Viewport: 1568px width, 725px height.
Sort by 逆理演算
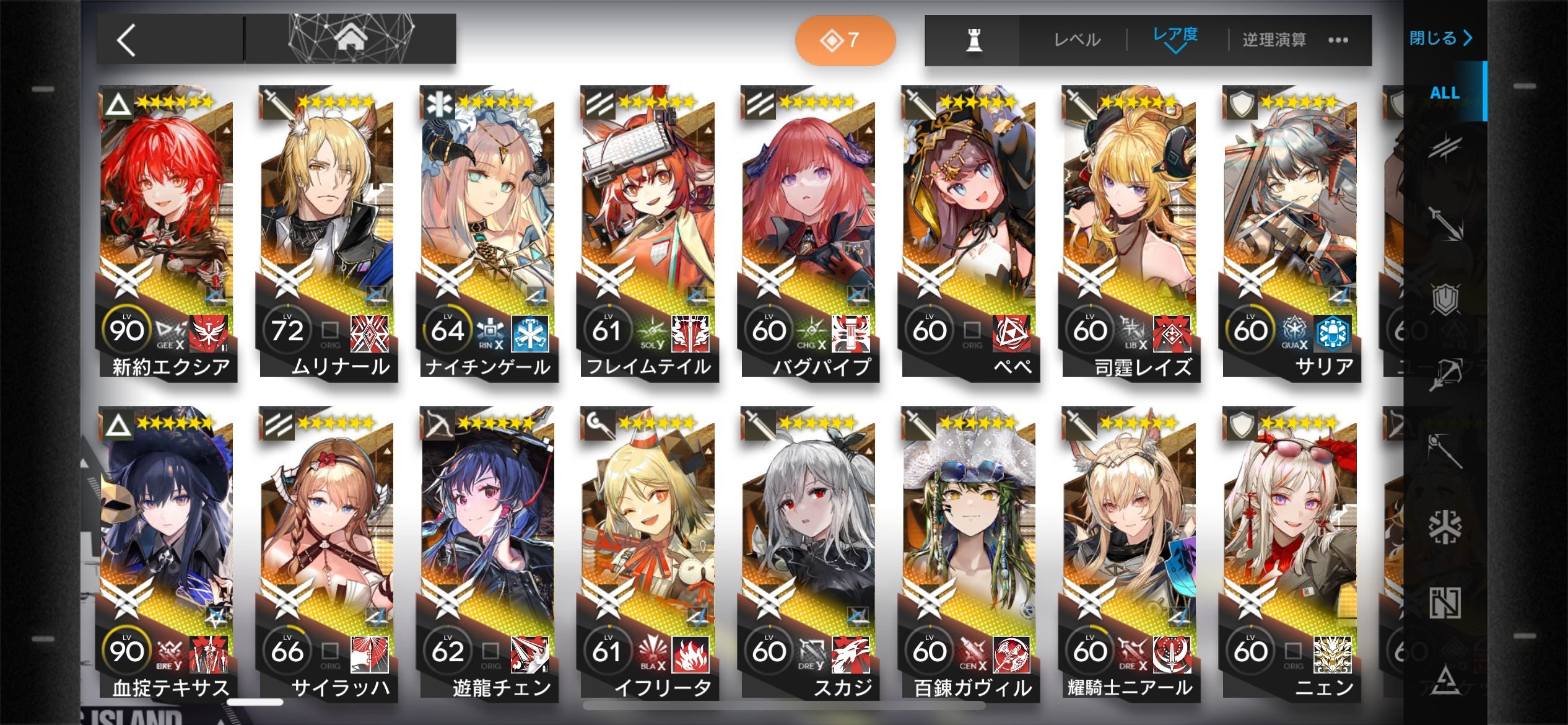[x=1274, y=40]
